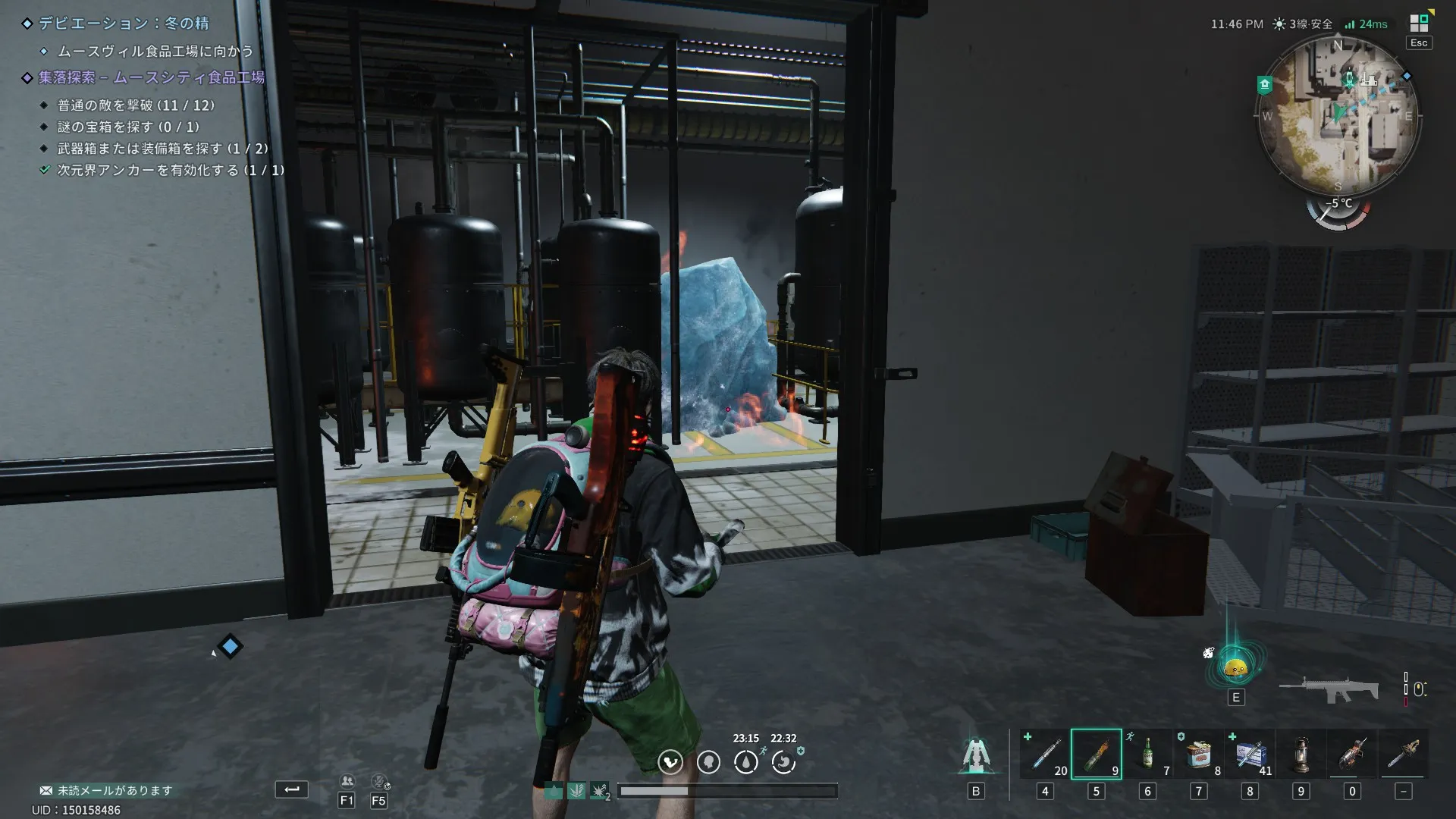This screenshot has width=1456, height=819.
Task: Choose the chainsaw hotbar slot
Action: click(1404, 754)
